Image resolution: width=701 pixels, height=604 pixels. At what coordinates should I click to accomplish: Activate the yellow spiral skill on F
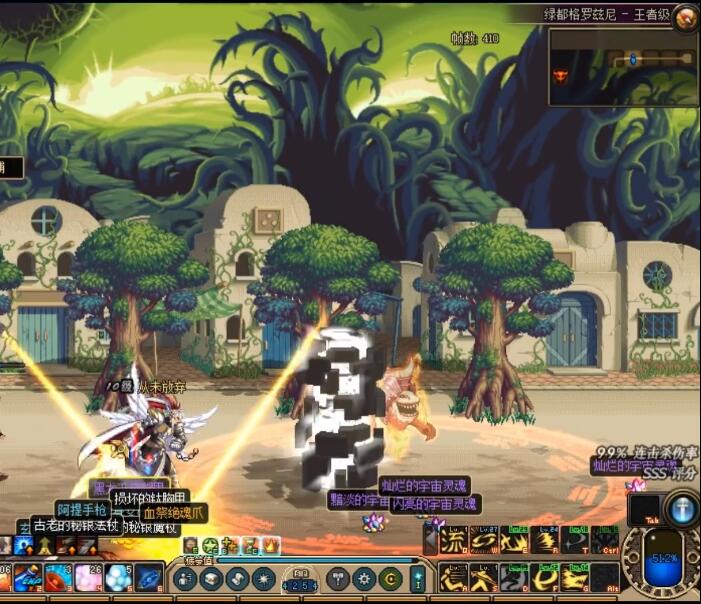[545, 577]
